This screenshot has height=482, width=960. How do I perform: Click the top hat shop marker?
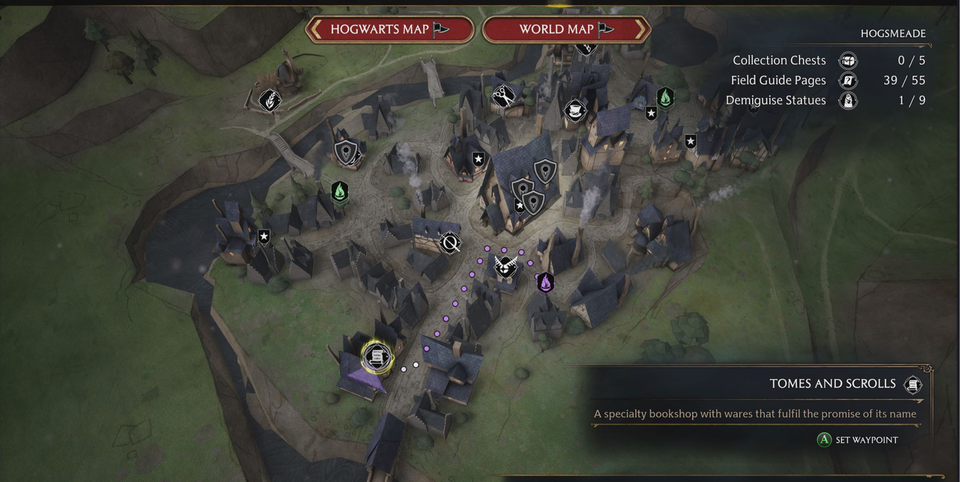coord(575,109)
